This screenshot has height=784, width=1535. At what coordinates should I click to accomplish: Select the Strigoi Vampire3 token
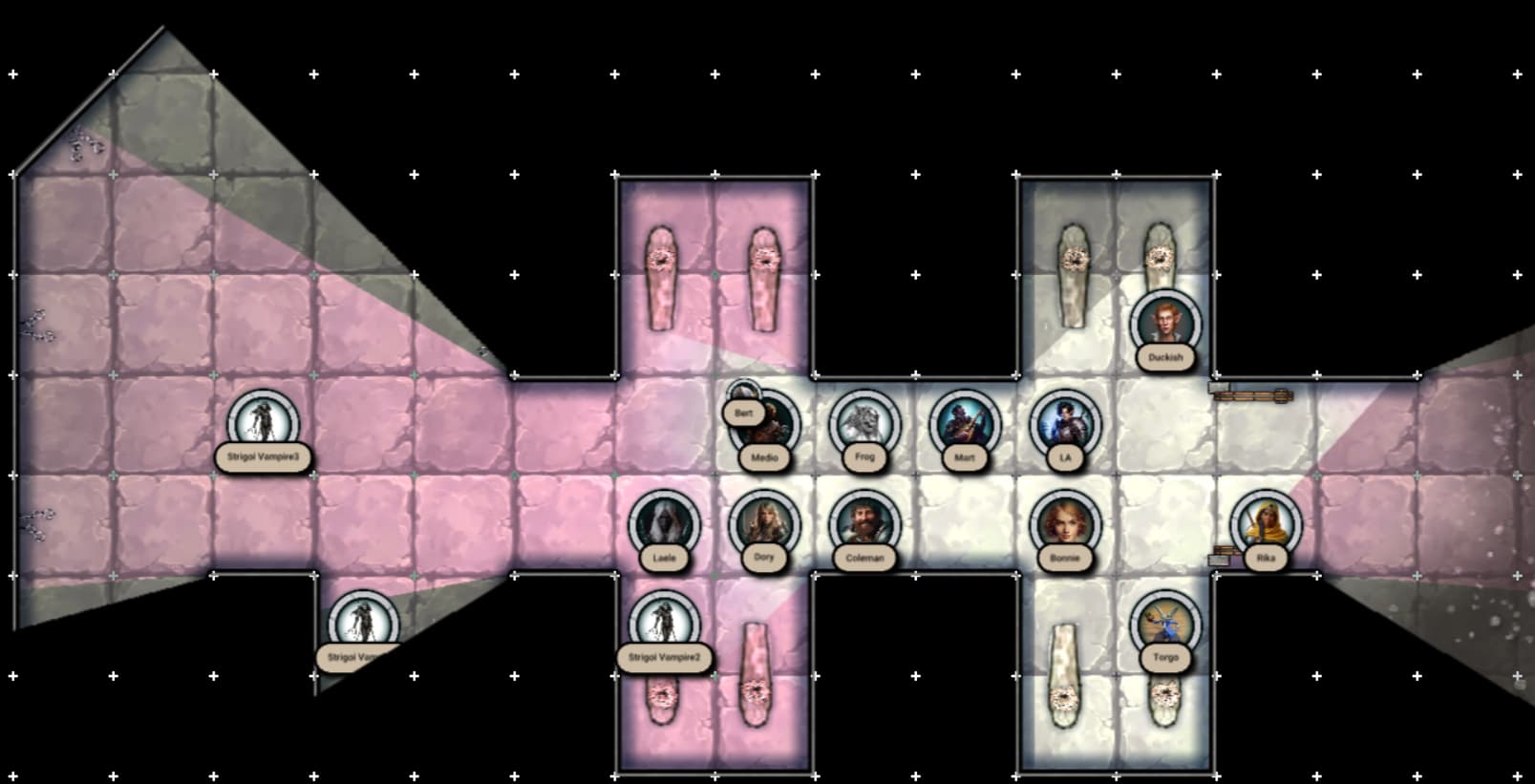tap(263, 424)
